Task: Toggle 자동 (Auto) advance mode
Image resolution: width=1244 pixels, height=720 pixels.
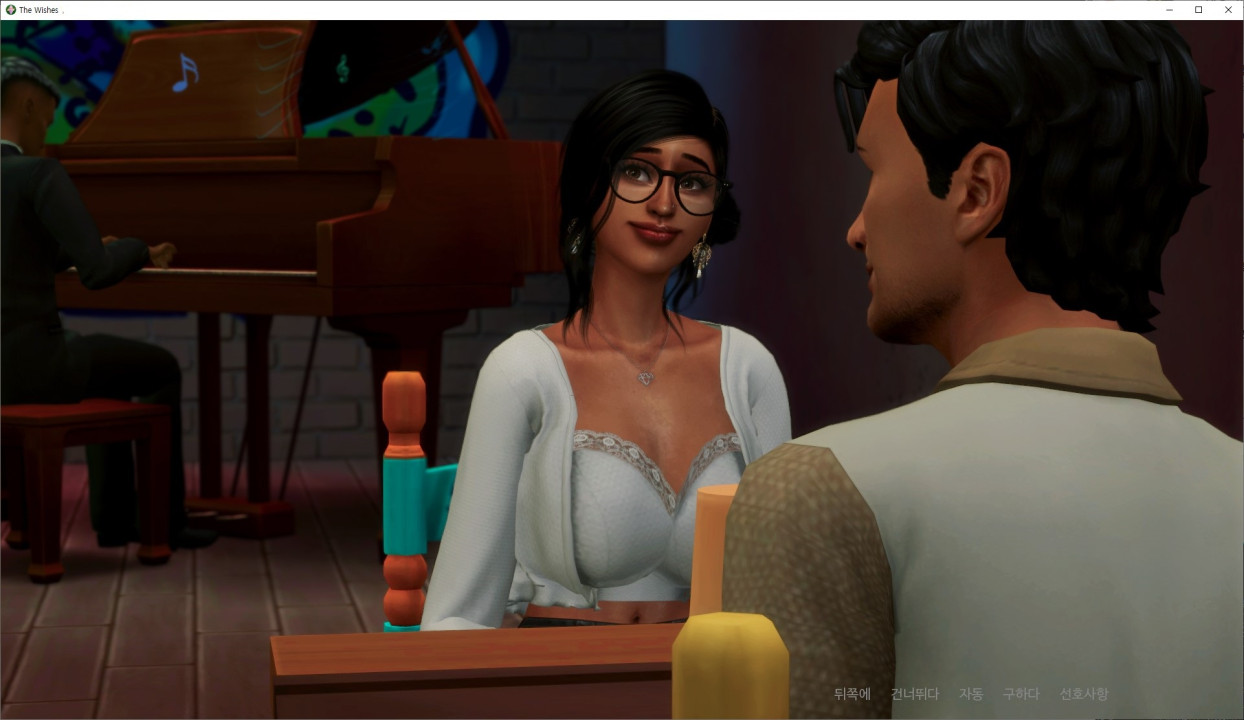Action: [x=970, y=694]
